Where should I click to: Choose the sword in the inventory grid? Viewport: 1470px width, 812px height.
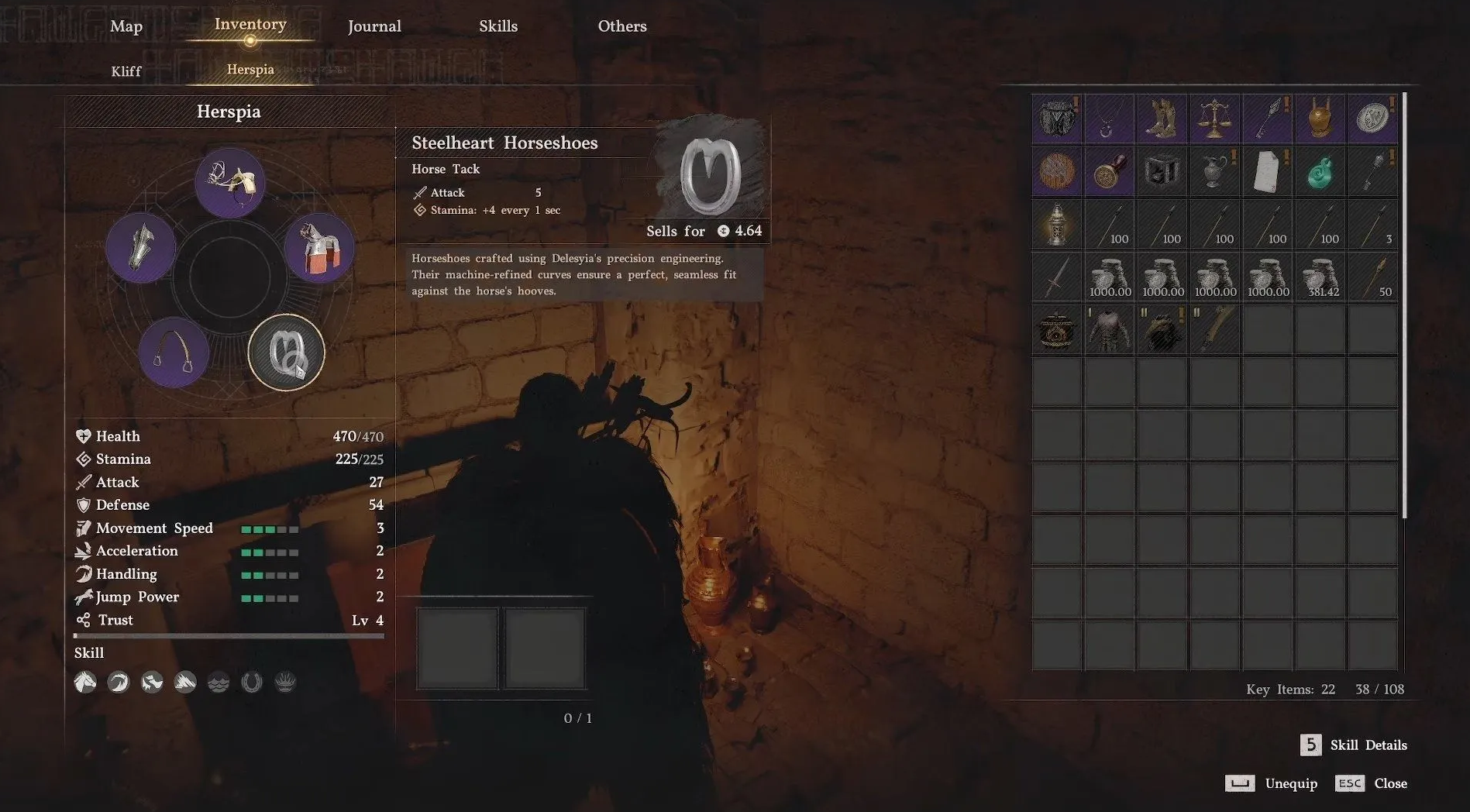(1056, 277)
